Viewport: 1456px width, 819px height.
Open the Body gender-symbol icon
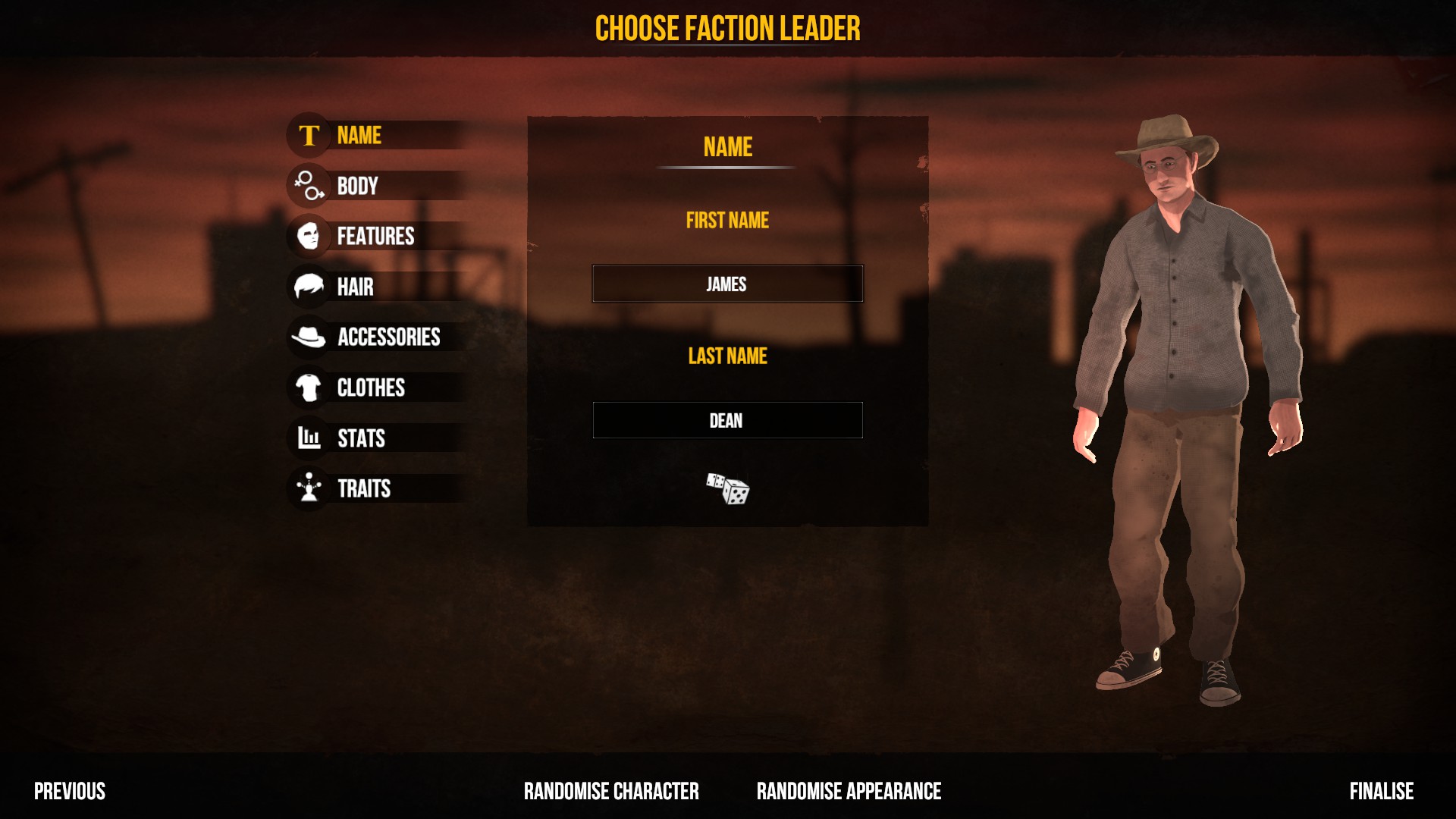tap(308, 186)
